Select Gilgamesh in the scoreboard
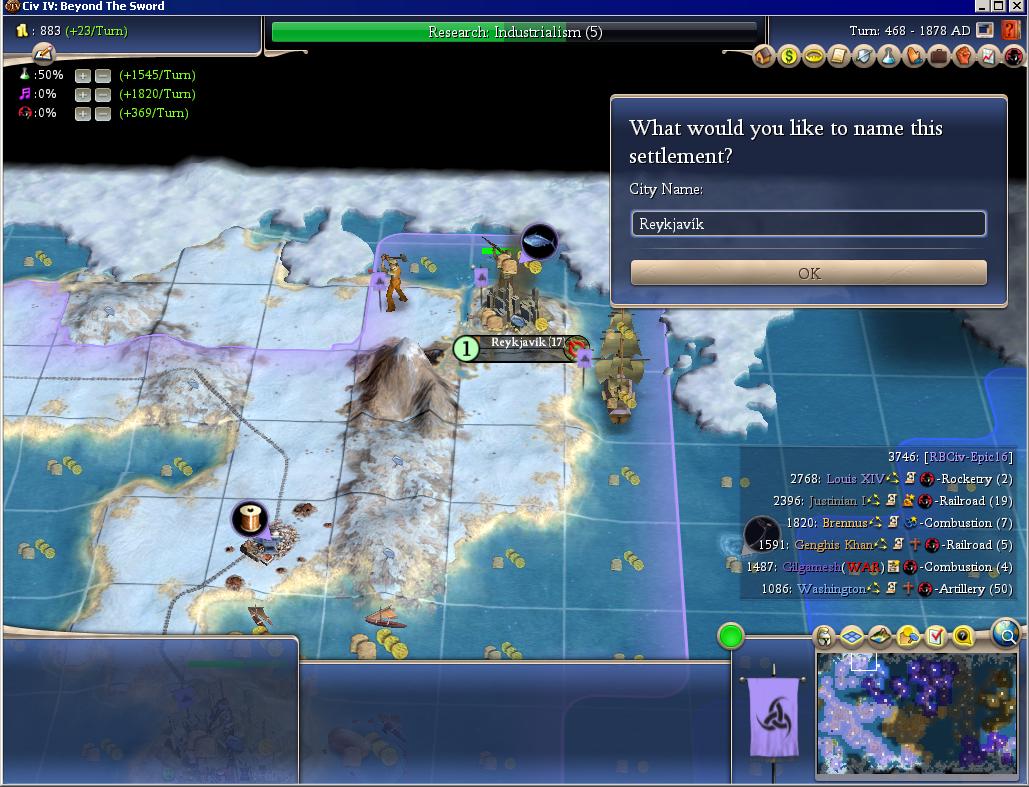Screen dimensions: 1029x787 point(813,567)
